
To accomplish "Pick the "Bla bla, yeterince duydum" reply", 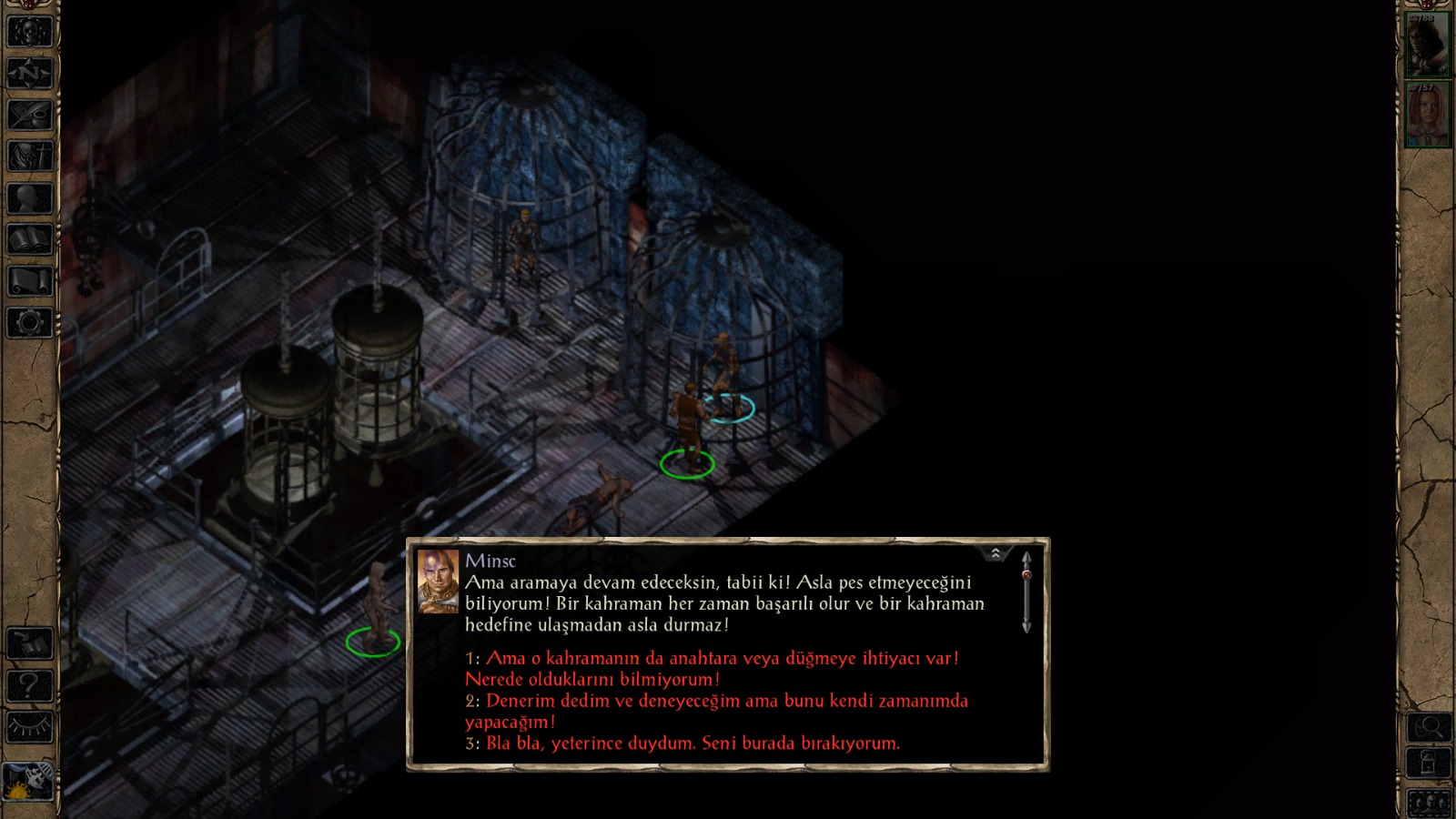I will (x=692, y=743).
